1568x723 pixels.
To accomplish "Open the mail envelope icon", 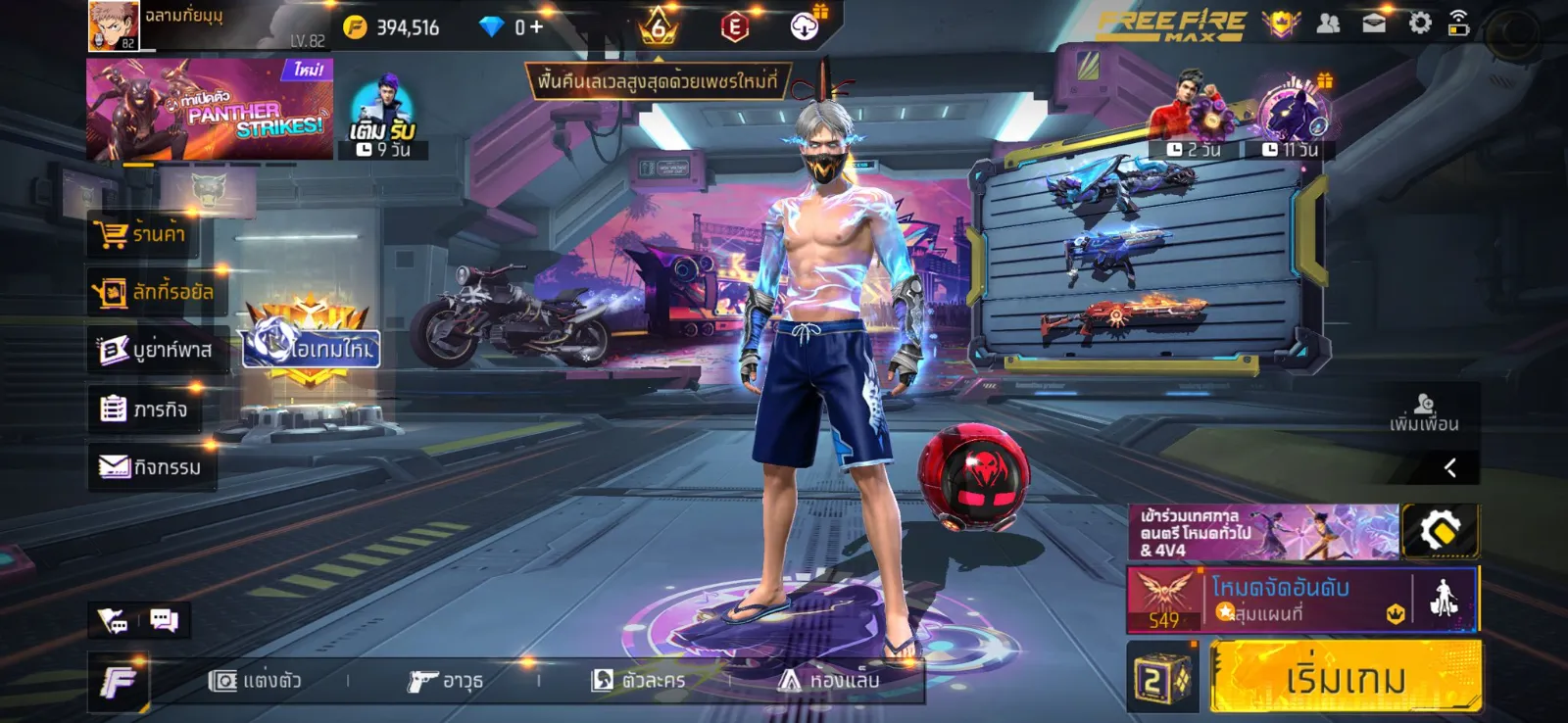I will [x=1374, y=24].
